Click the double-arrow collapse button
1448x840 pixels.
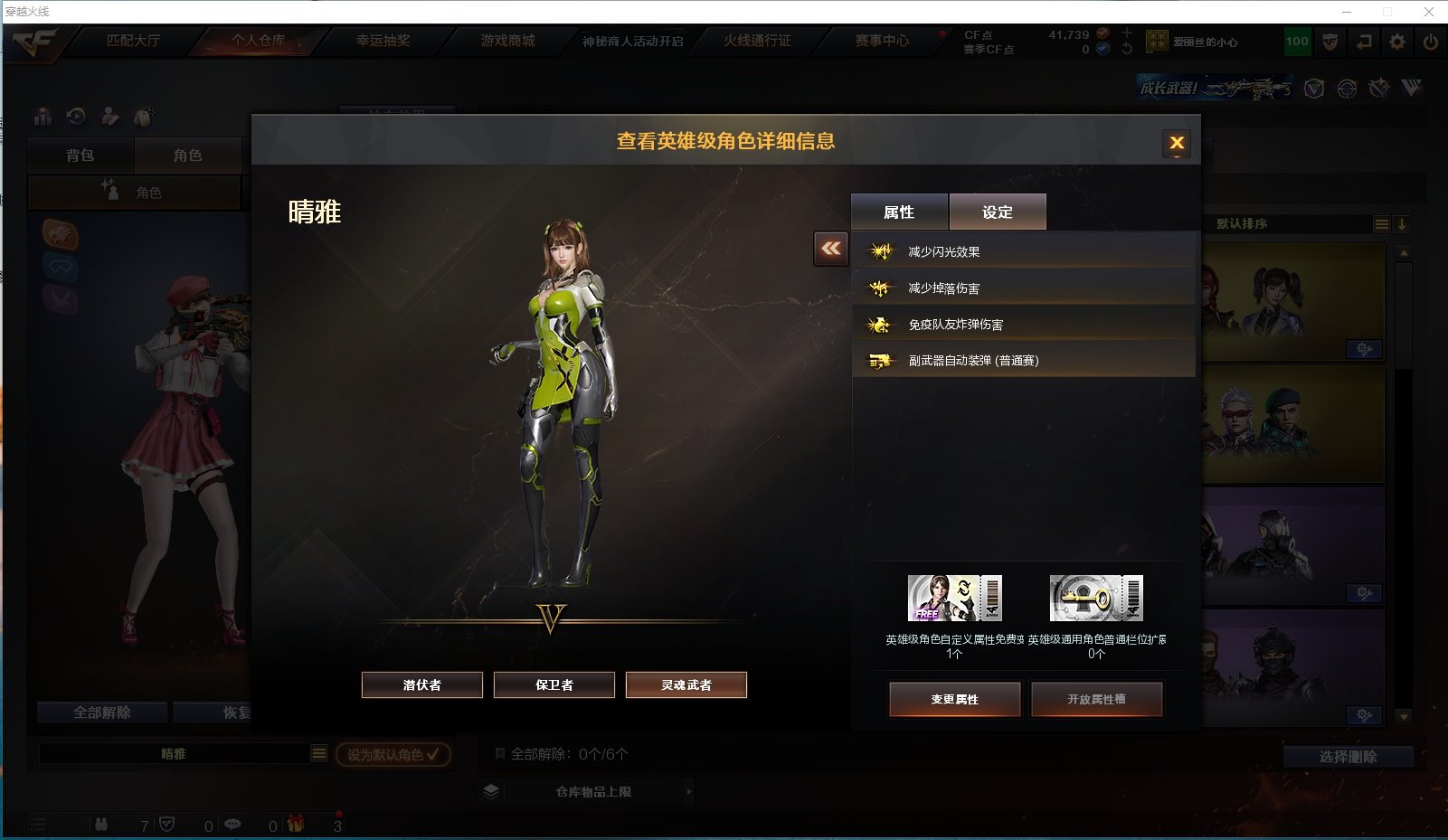[831, 248]
